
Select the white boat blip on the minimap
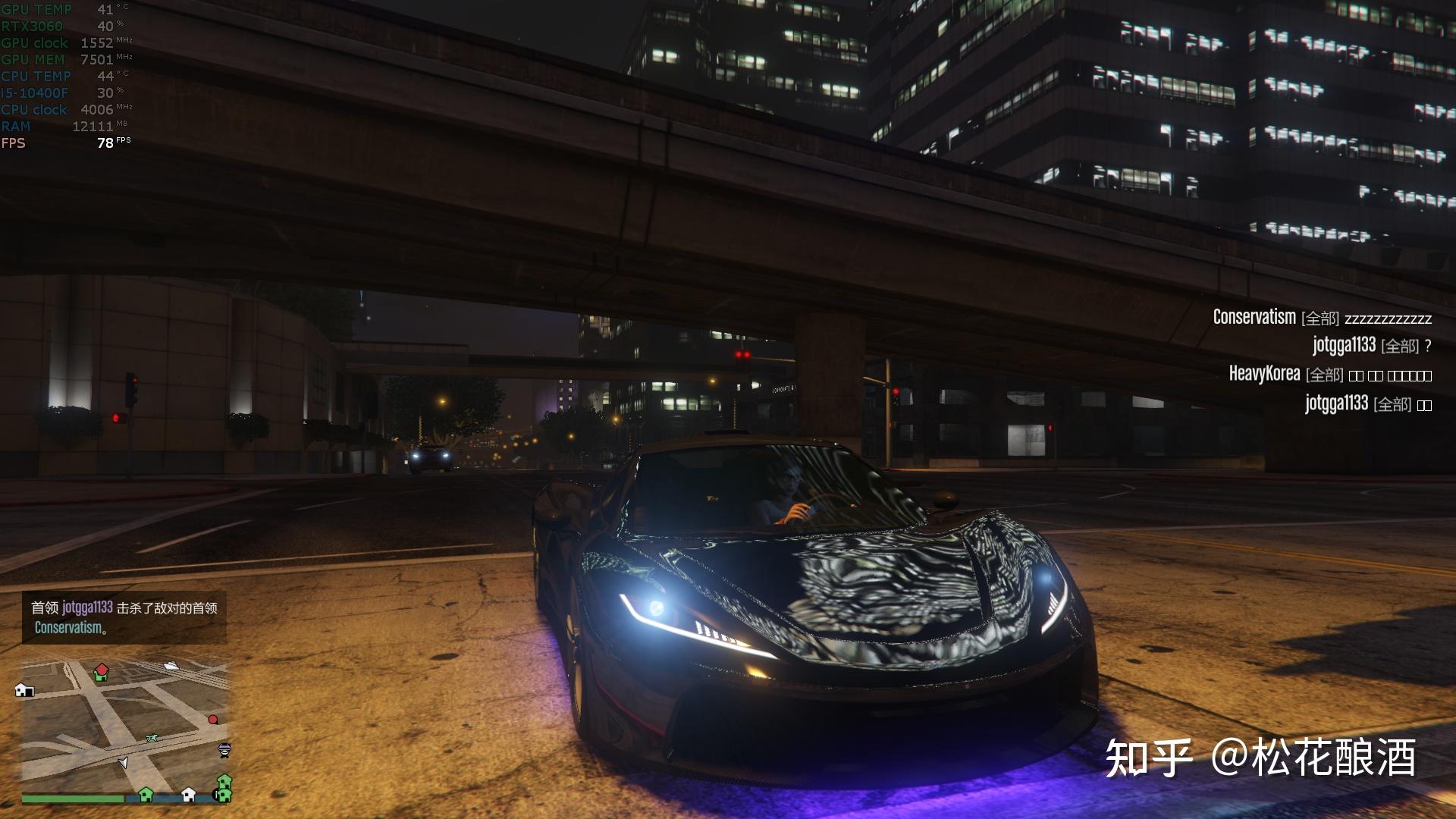pyautogui.click(x=171, y=667)
